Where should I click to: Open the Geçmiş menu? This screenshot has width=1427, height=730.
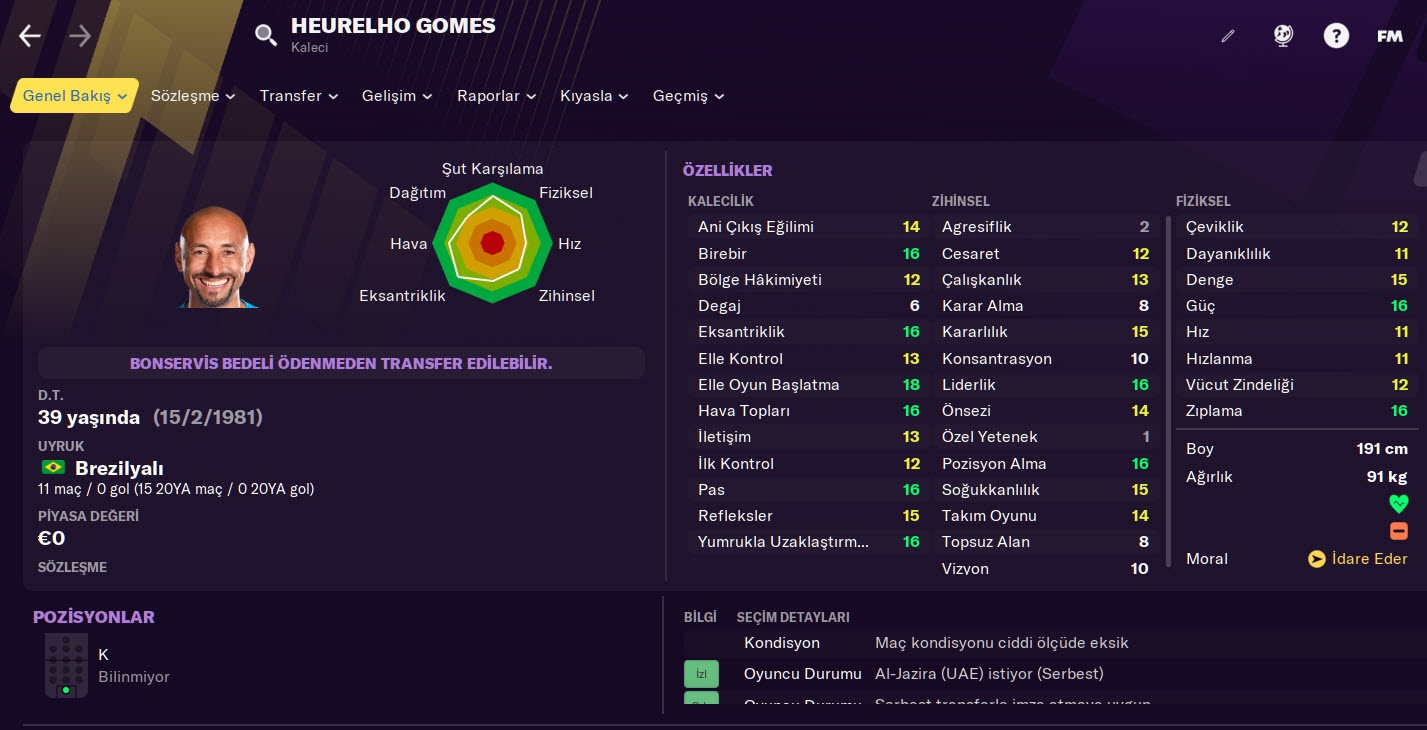688,96
